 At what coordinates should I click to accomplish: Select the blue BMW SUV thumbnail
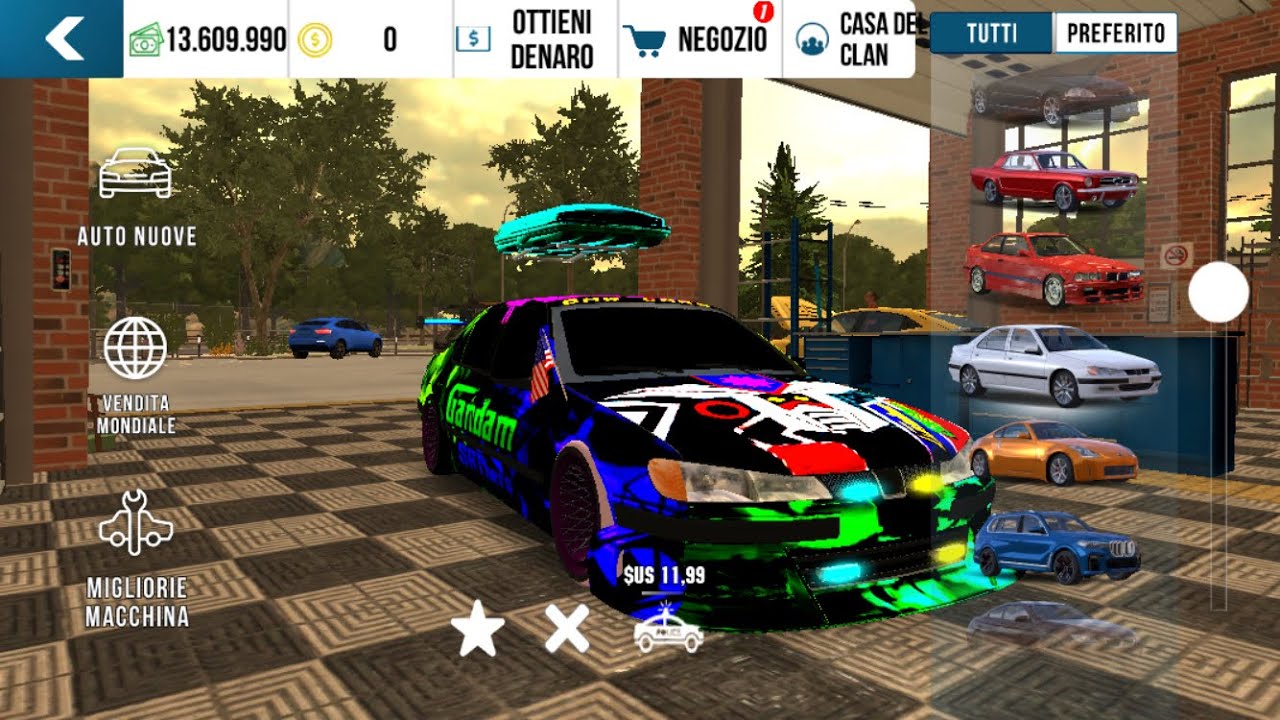(x=1055, y=545)
